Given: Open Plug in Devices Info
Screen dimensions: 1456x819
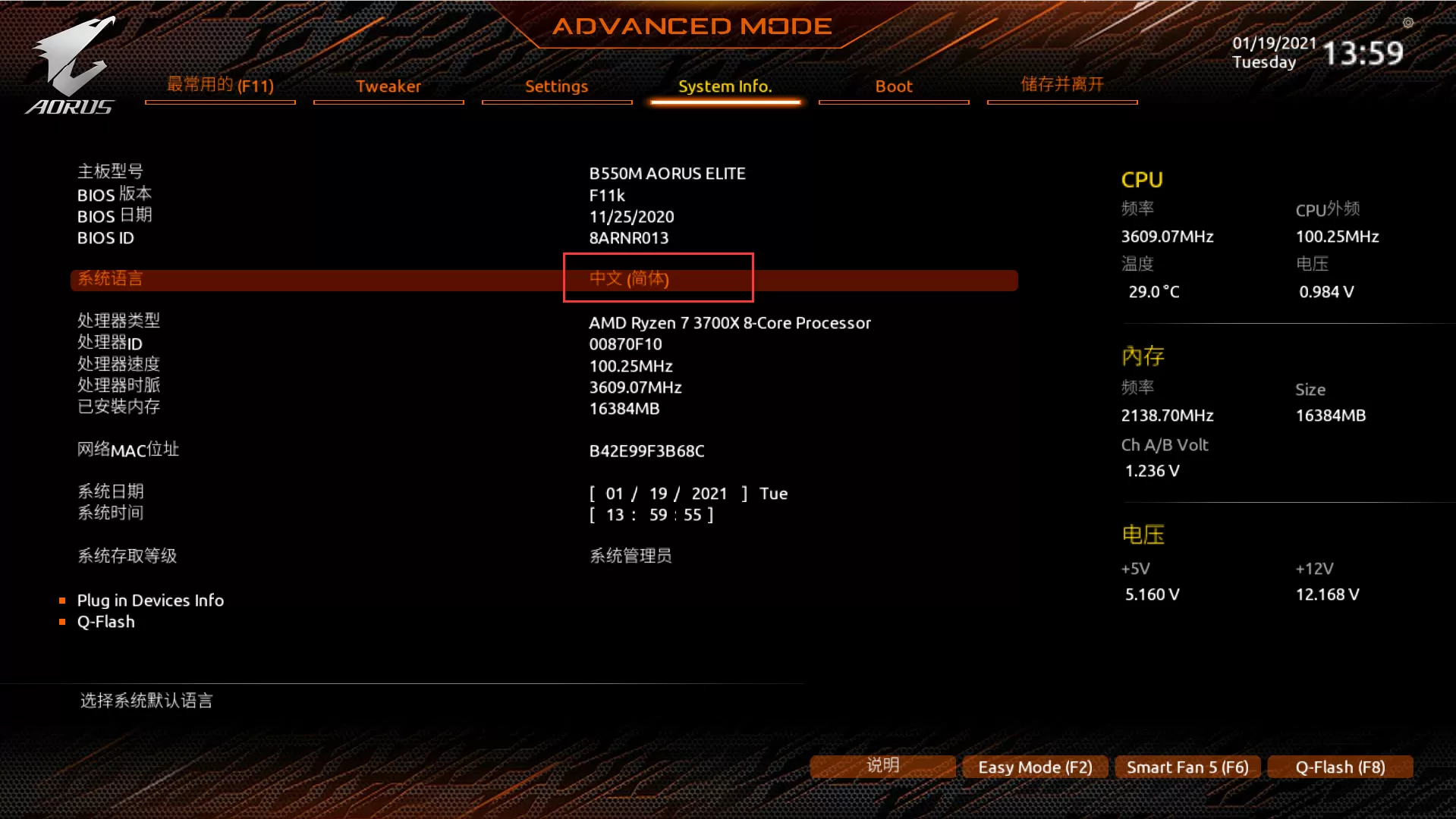Looking at the screenshot, I should pyautogui.click(x=150, y=601).
